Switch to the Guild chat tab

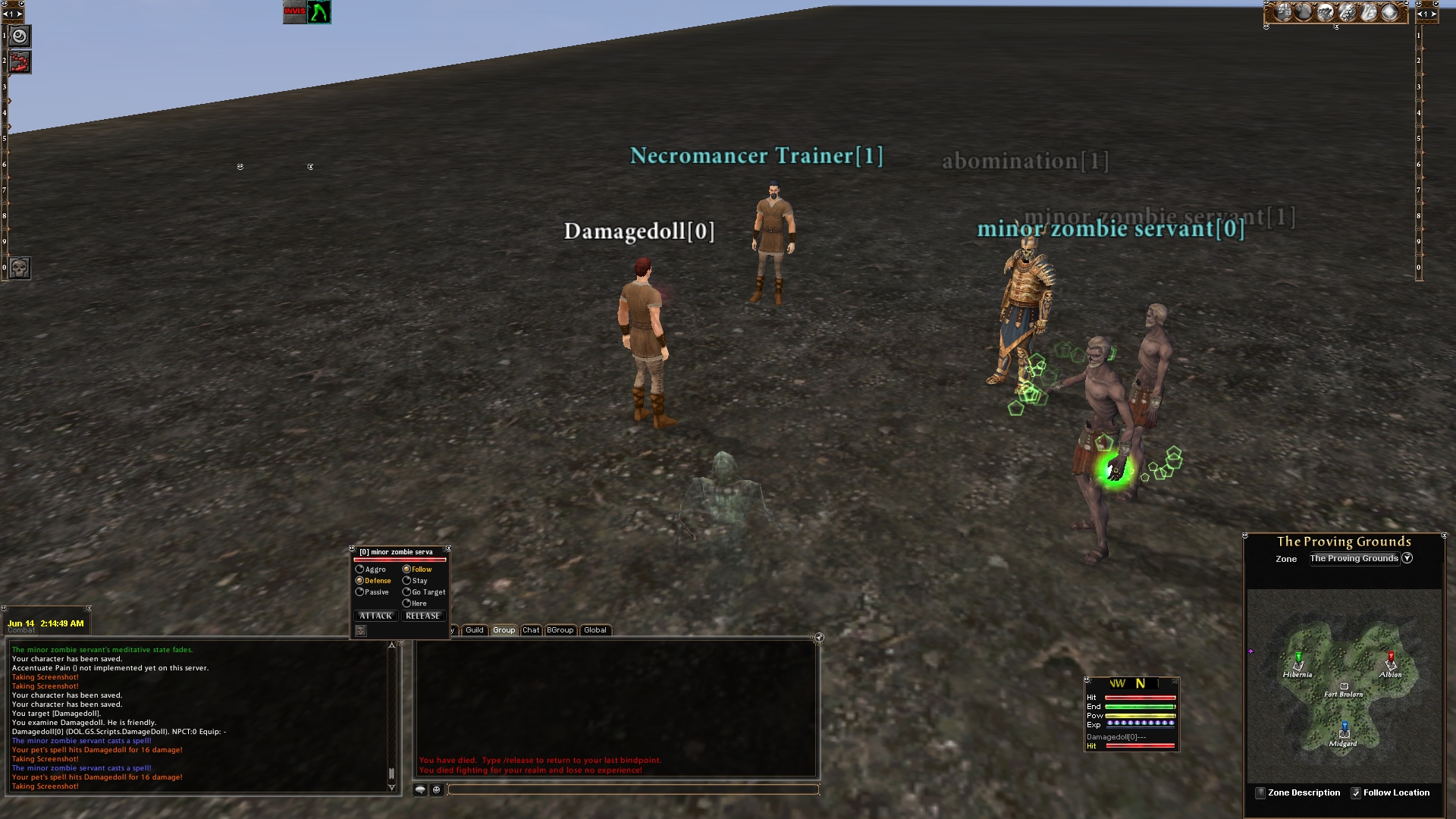point(475,630)
